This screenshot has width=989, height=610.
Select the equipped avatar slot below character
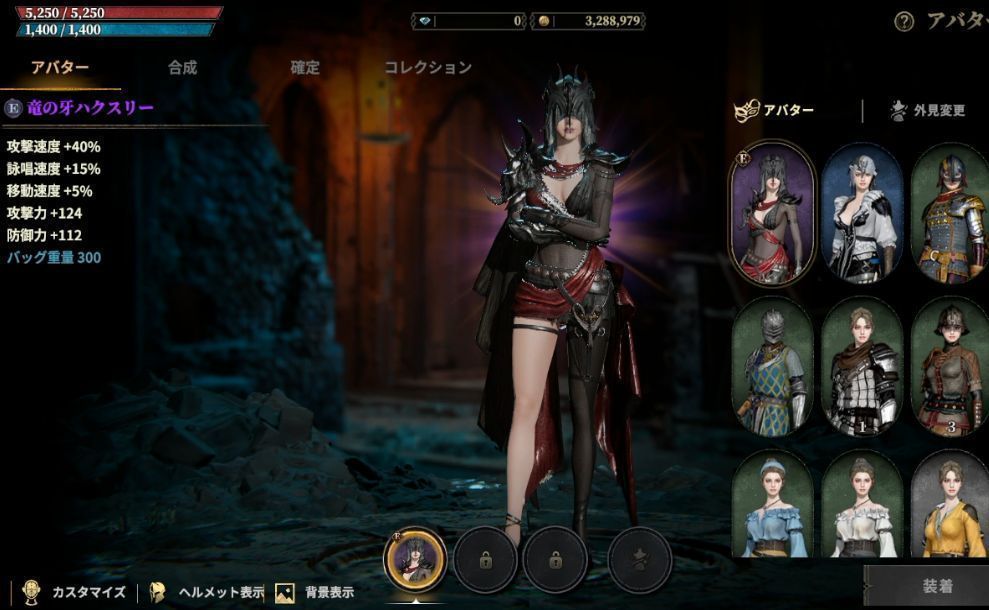[415, 560]
